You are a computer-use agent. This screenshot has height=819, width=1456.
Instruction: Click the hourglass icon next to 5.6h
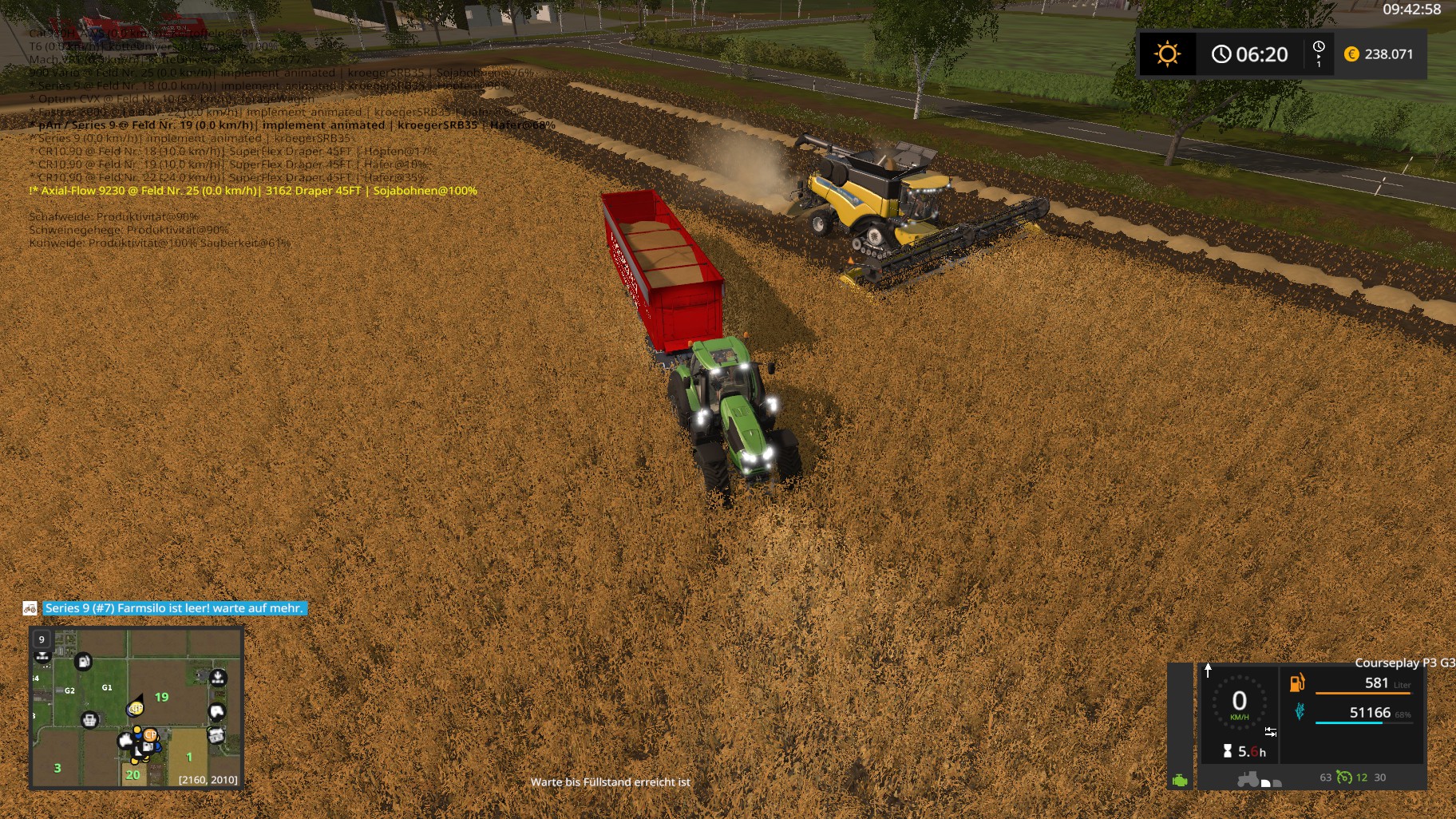coord(1227,750)
